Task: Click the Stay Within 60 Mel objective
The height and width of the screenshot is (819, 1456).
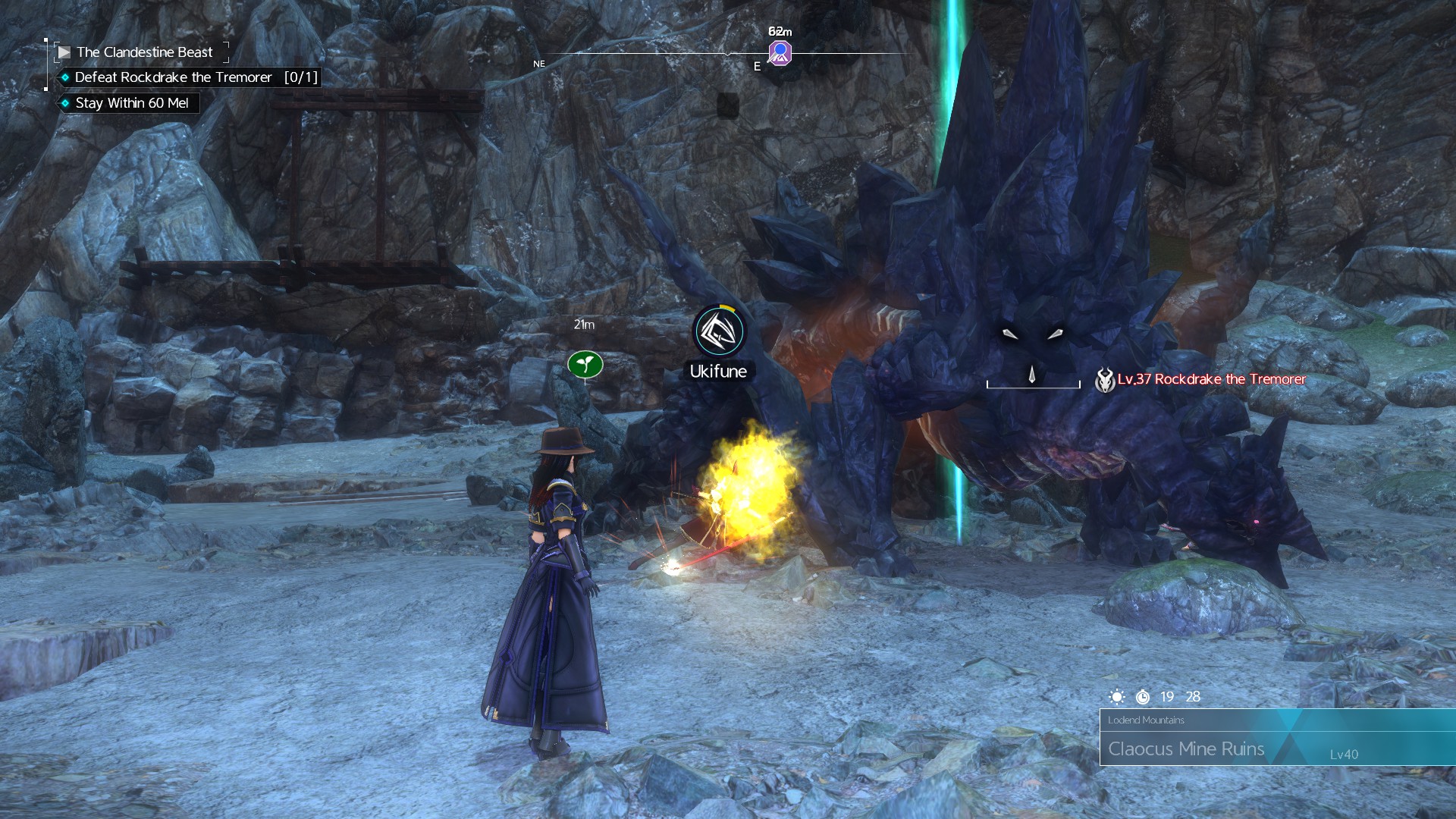Action: point(131,103)
